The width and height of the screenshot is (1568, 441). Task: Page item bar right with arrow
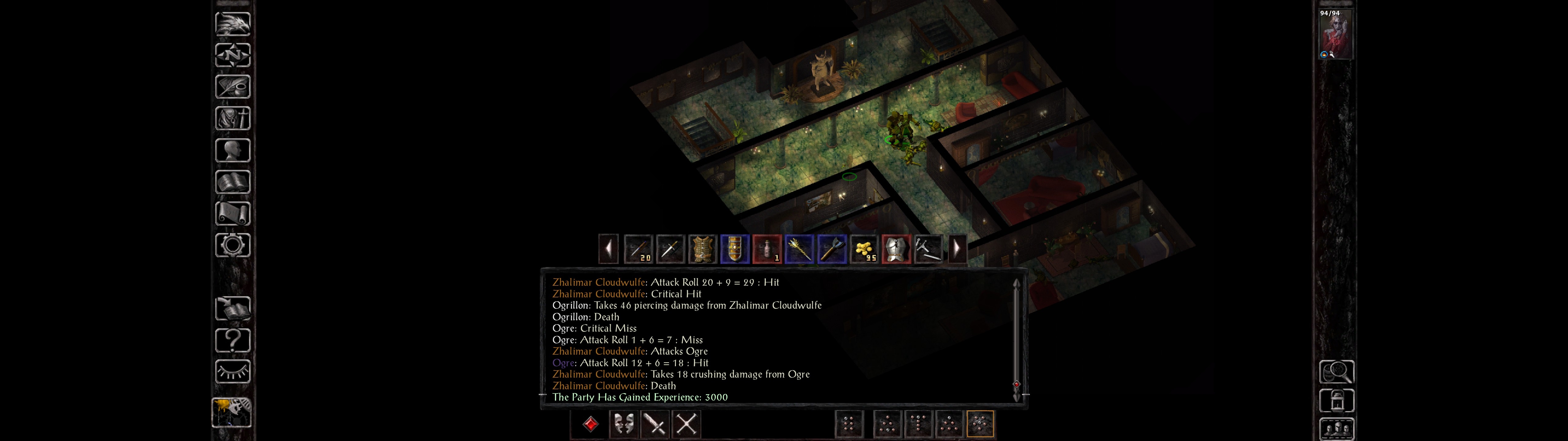tap(957, 249)
